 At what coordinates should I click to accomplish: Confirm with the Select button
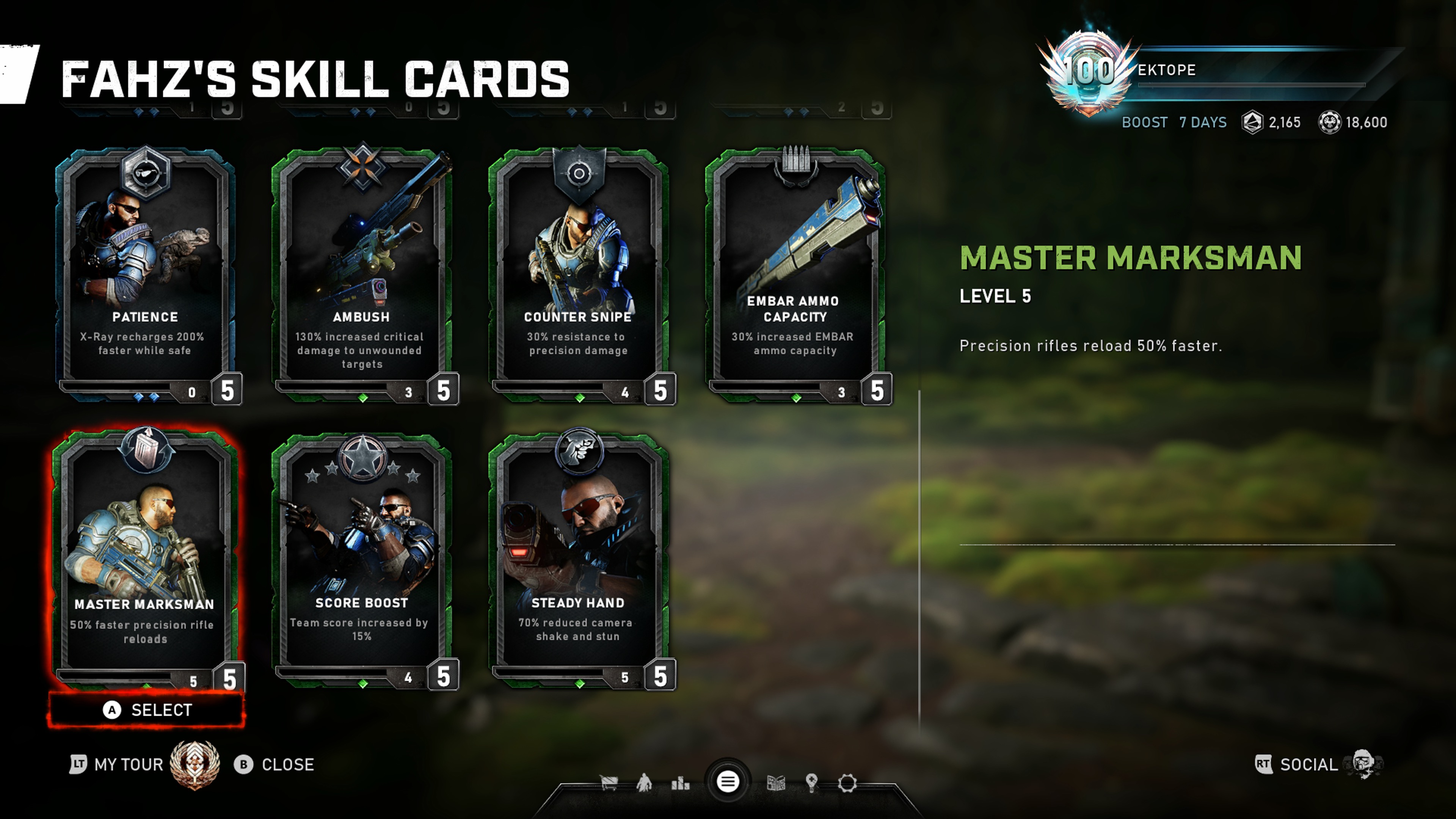point(147,710)
